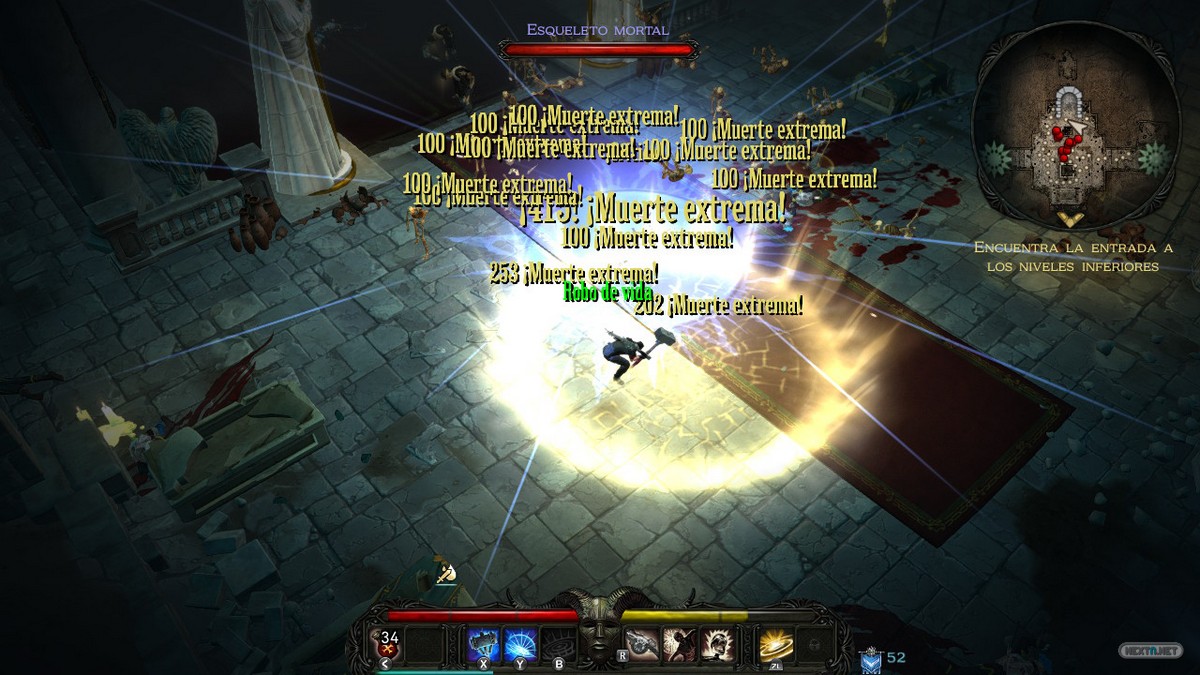Click the objective text about lower levels
1200x675 pixels.
click(x=1072, y=257)
